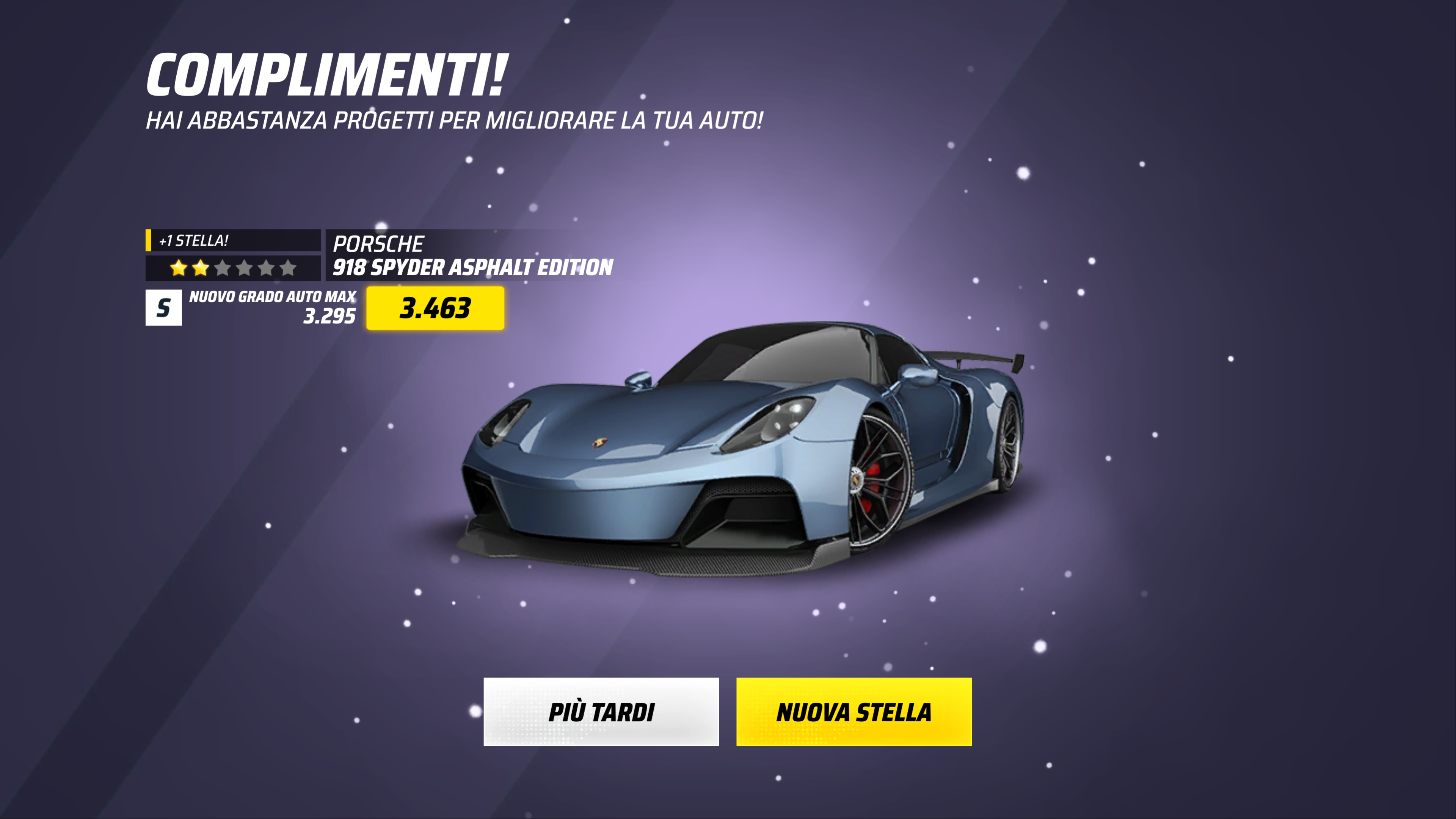Confirm upgrade with Nuova Stella

tap(854, 712)
